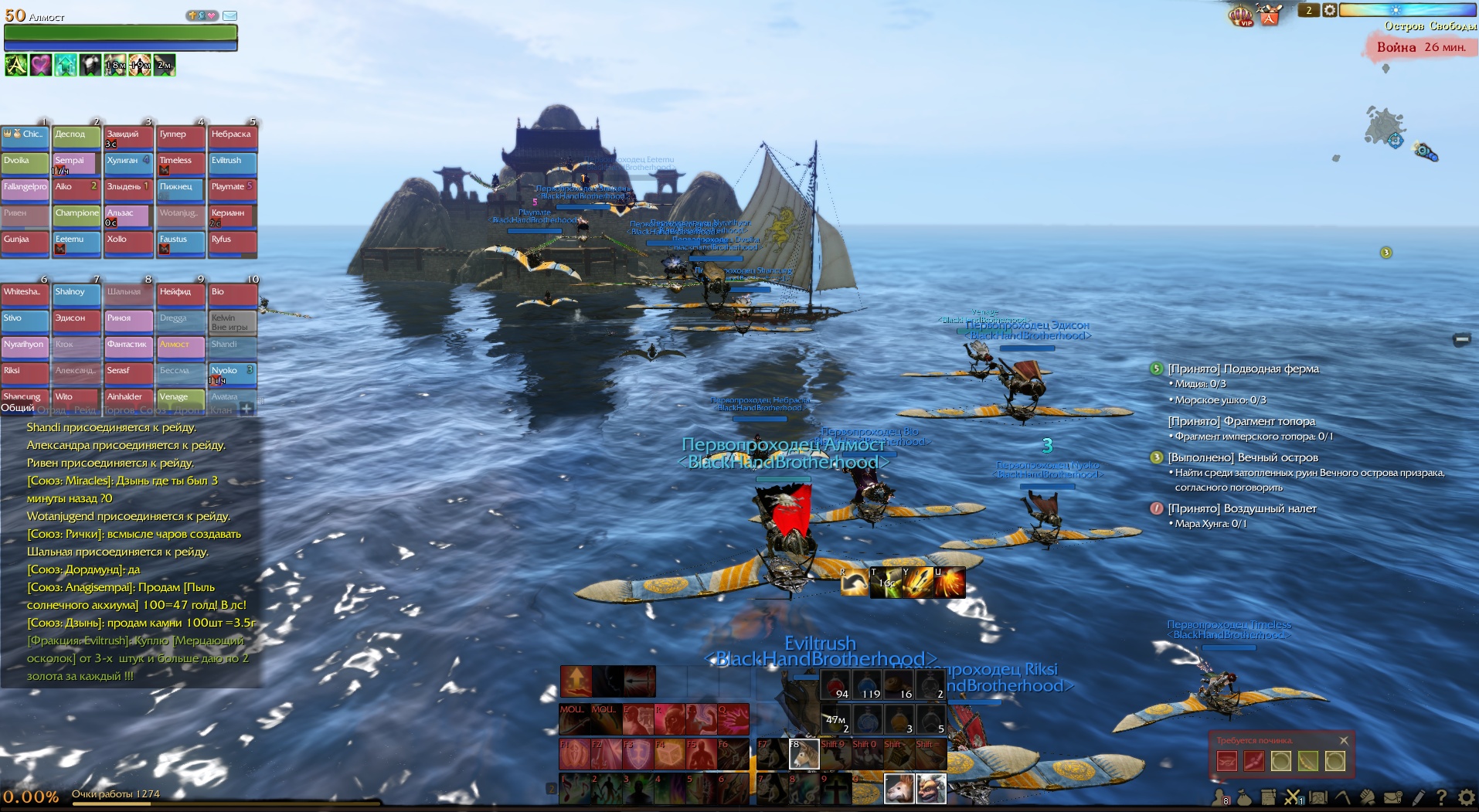Activate the black cross skill on slot 9
The width and height of the screenshot is (1479, 812).
(x=835, y=789)
